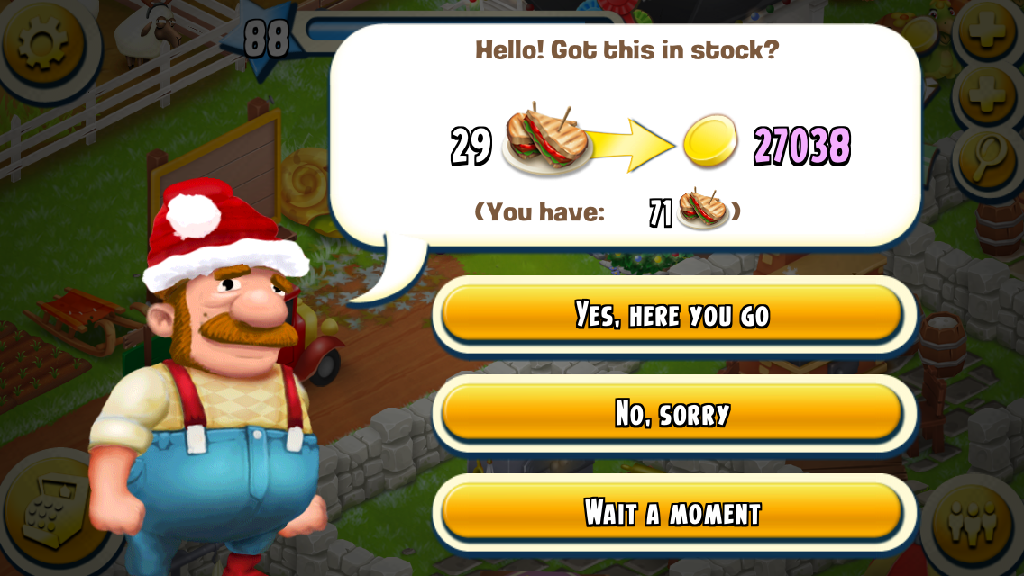The width and height of the screenshot is (1024, 576).
Task: Select "Wait a moment" response
Action: tap(672, 513)
